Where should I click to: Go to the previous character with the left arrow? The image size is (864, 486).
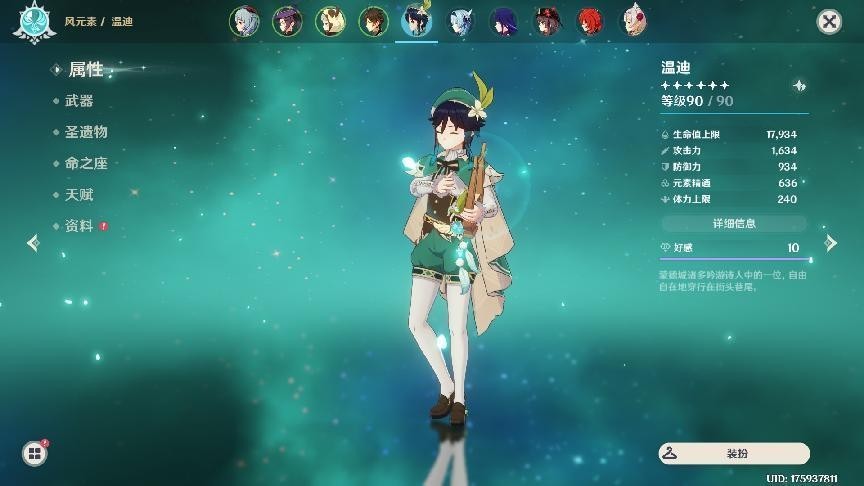(x=33, y=243)
